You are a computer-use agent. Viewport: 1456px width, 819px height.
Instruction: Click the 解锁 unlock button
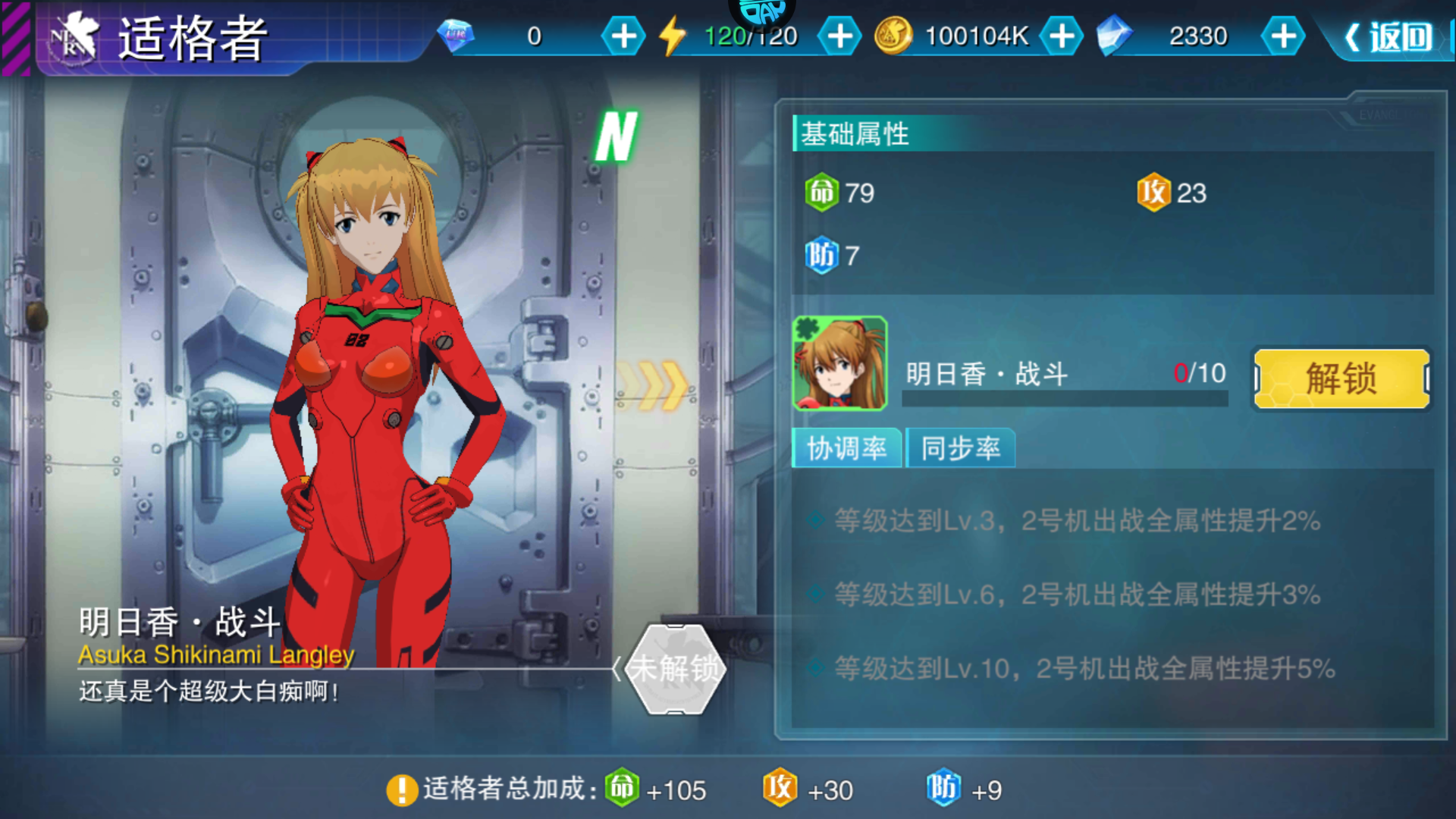(x=1341, y=377)
